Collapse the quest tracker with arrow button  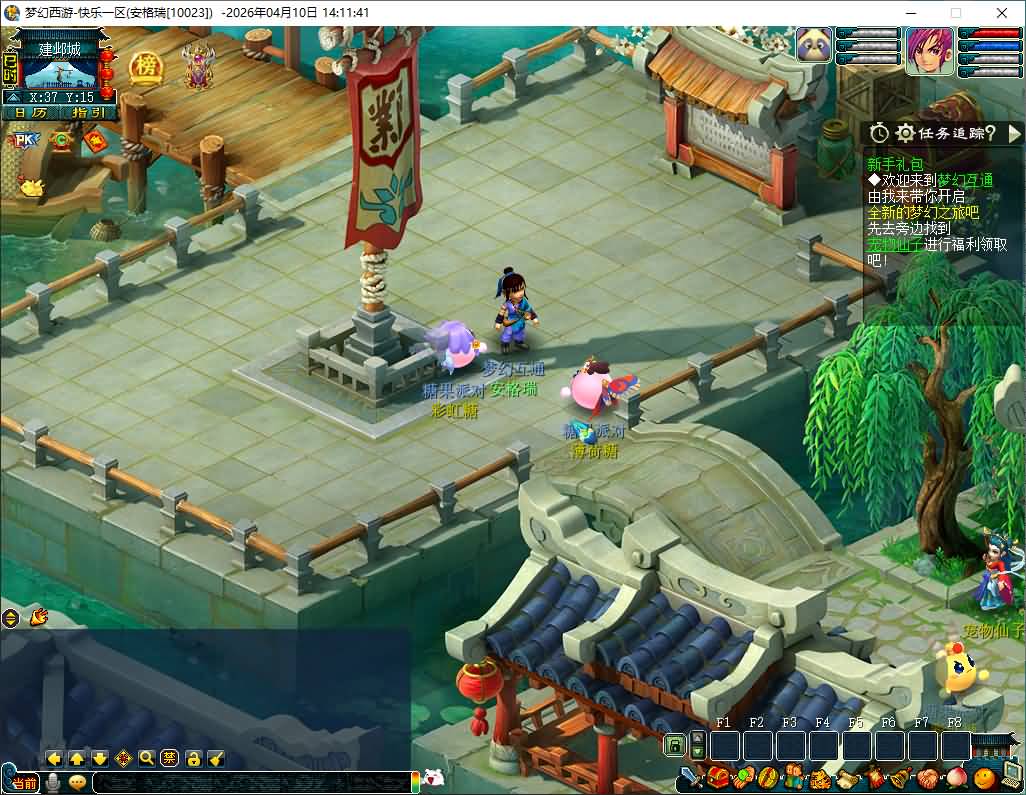pyautogui.click(x=1014, y=133)
